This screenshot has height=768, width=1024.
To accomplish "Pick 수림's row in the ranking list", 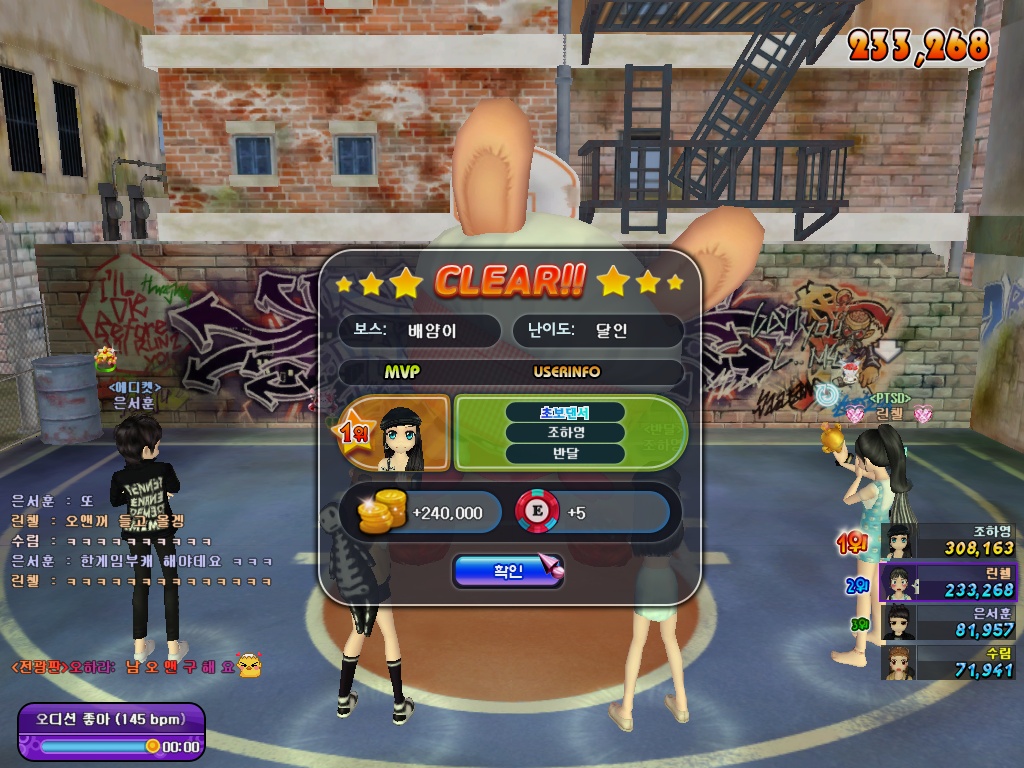I will pyautogui.click(x=948, y=661).
